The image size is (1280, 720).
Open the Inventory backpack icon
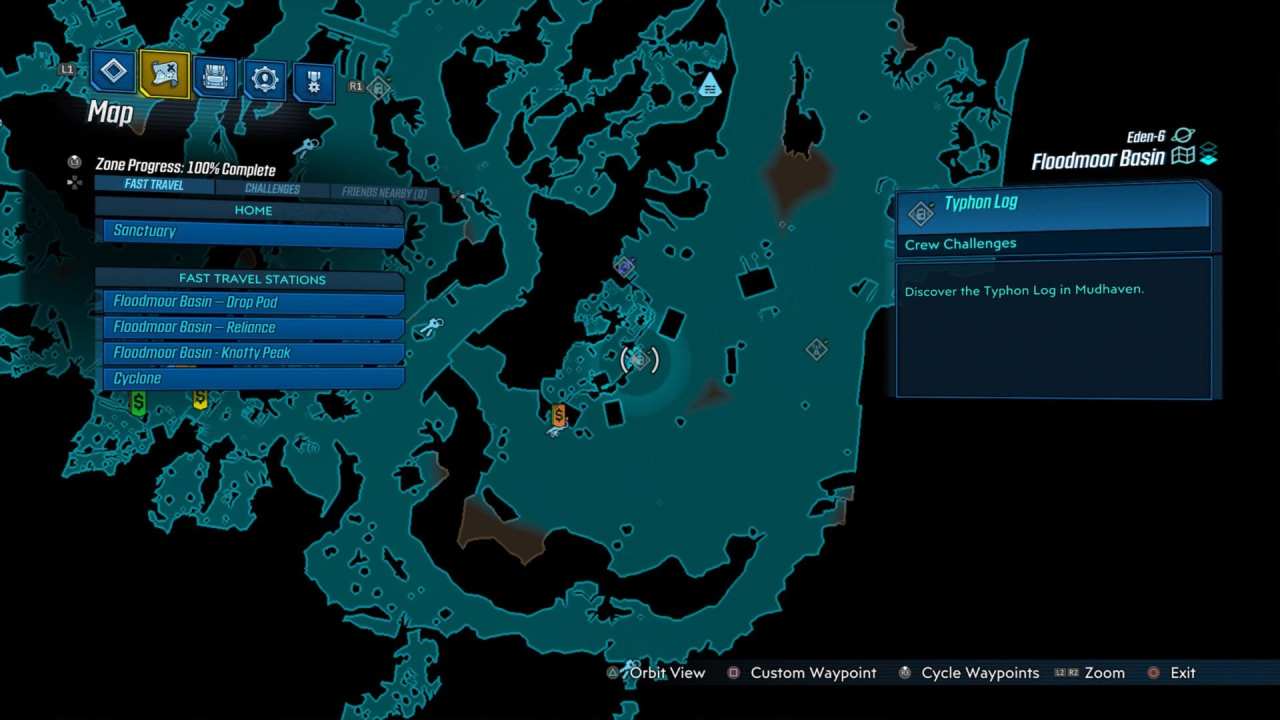215,78
